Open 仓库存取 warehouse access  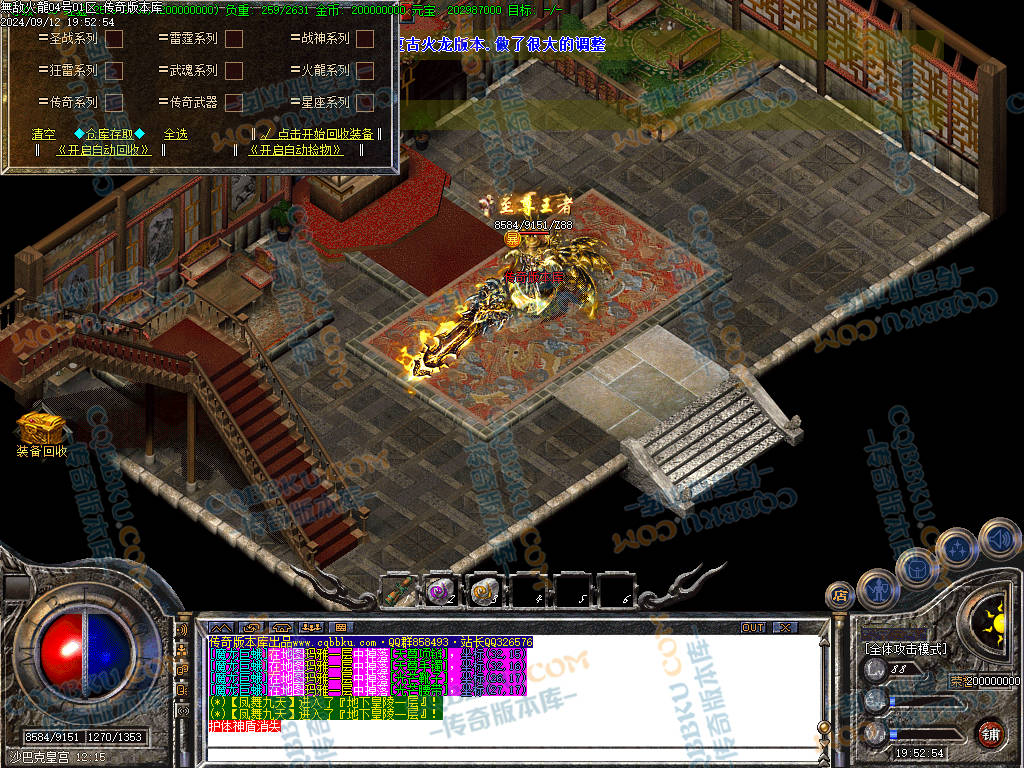[x=110, y=134]
